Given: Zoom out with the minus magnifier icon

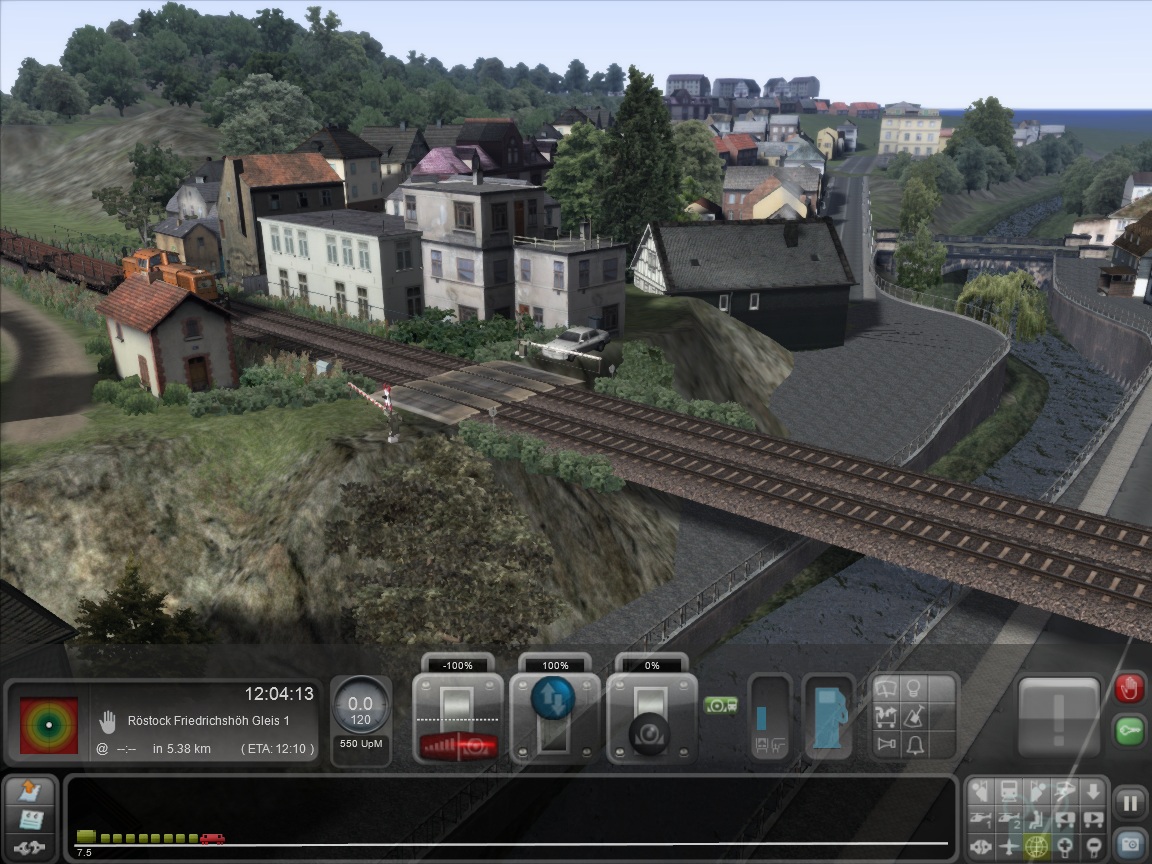Looking at the screenshot, I should click(1094, 846).
